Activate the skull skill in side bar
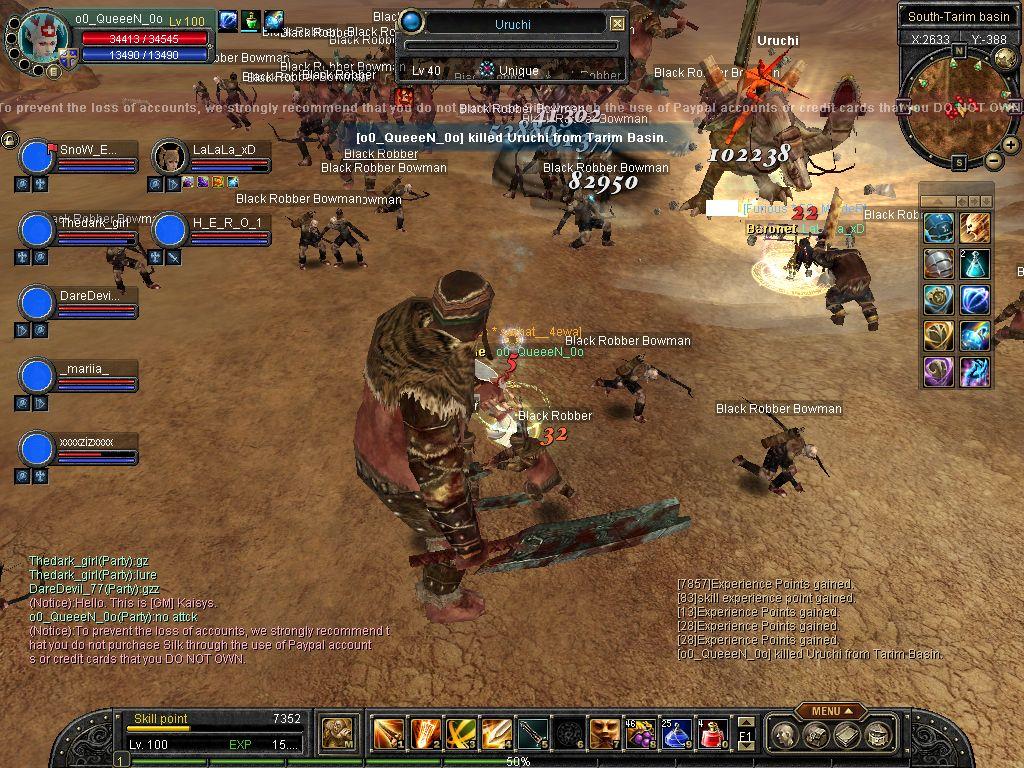This screenshot has height=768, width=1024. pos(975,228)
